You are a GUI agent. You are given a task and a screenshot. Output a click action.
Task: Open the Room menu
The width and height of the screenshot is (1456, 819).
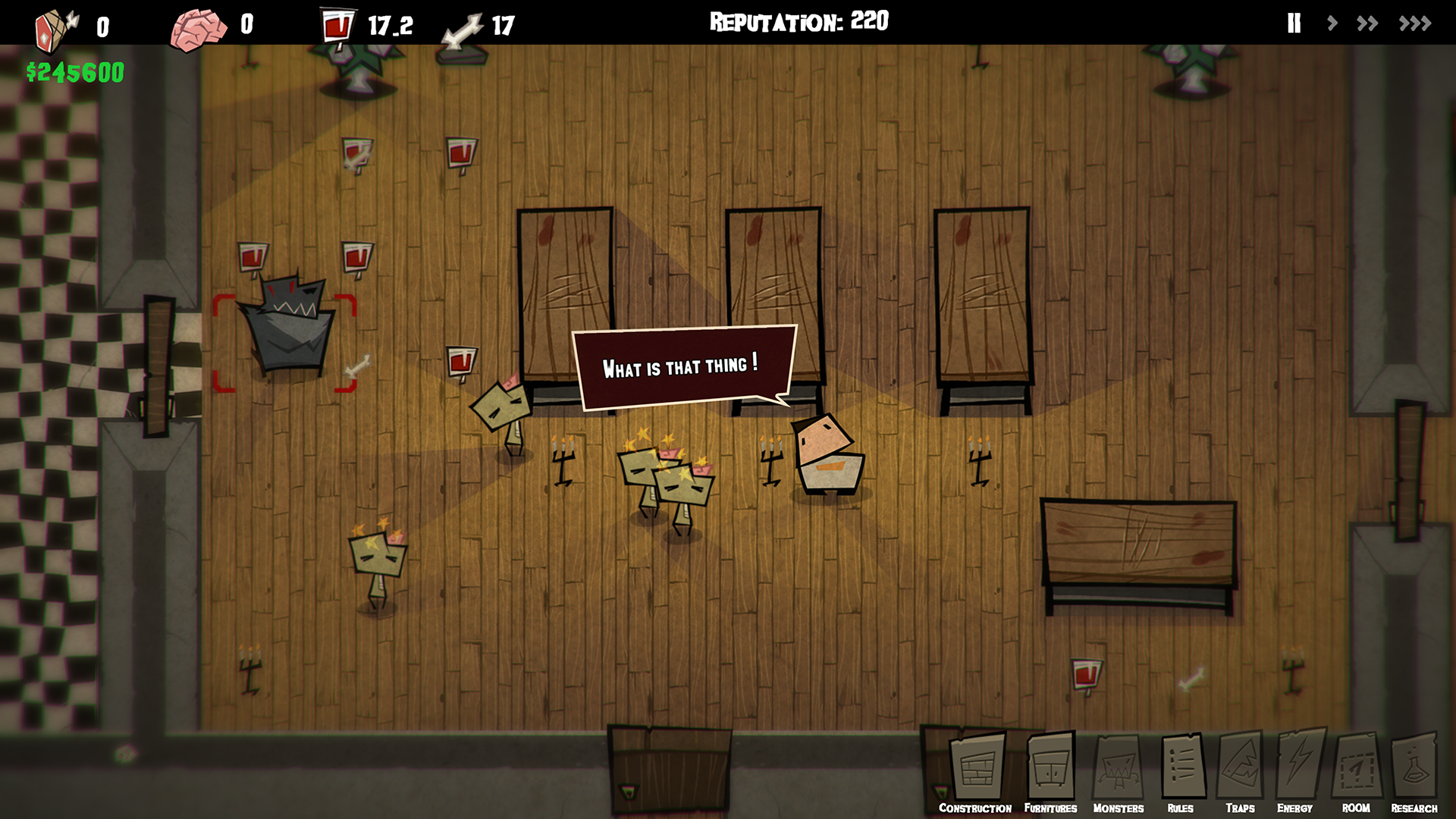coord(1356,772)
